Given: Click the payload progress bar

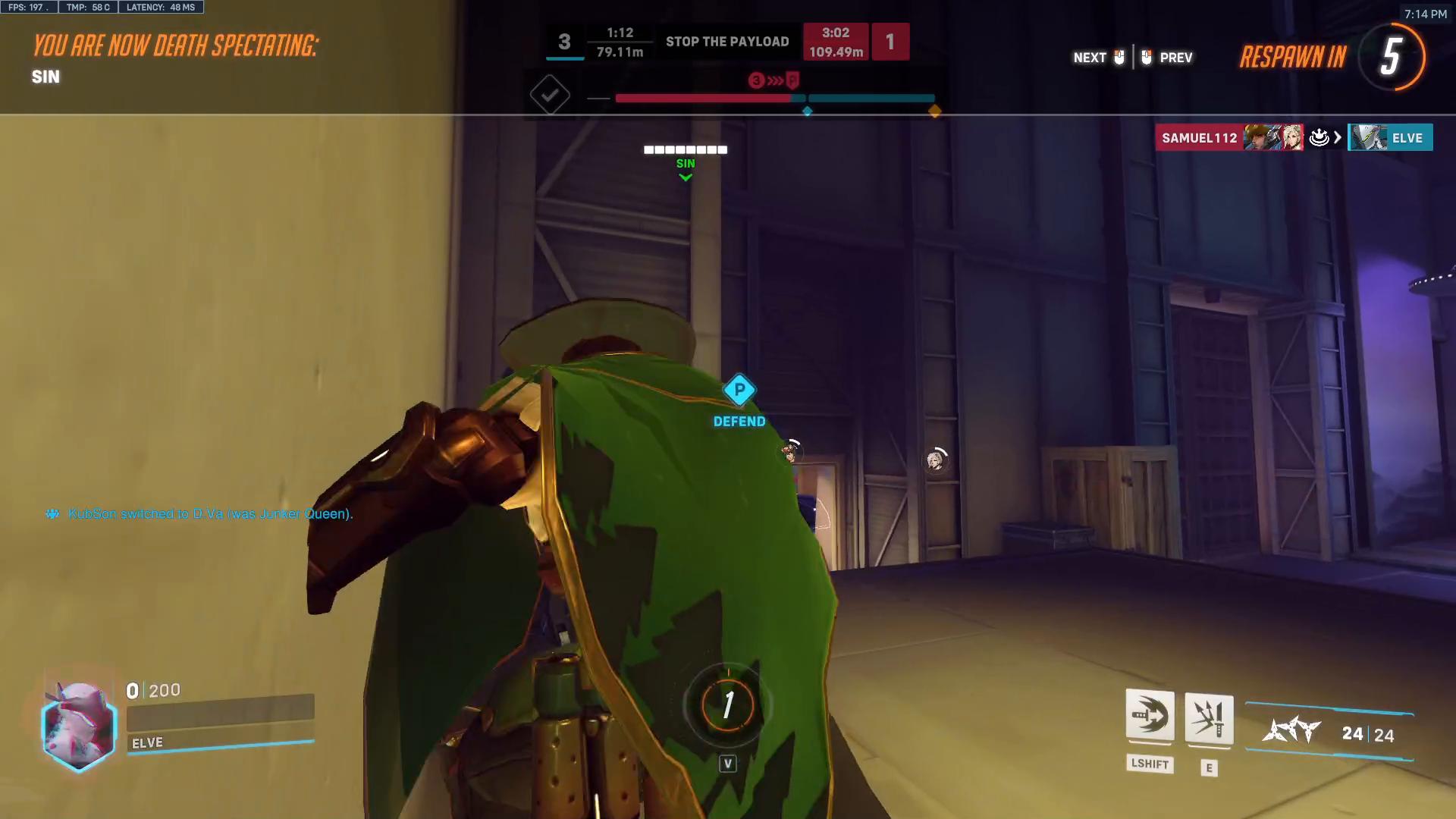Looking at the screenshot, I should pyautogui.click(x=773, y=98).
